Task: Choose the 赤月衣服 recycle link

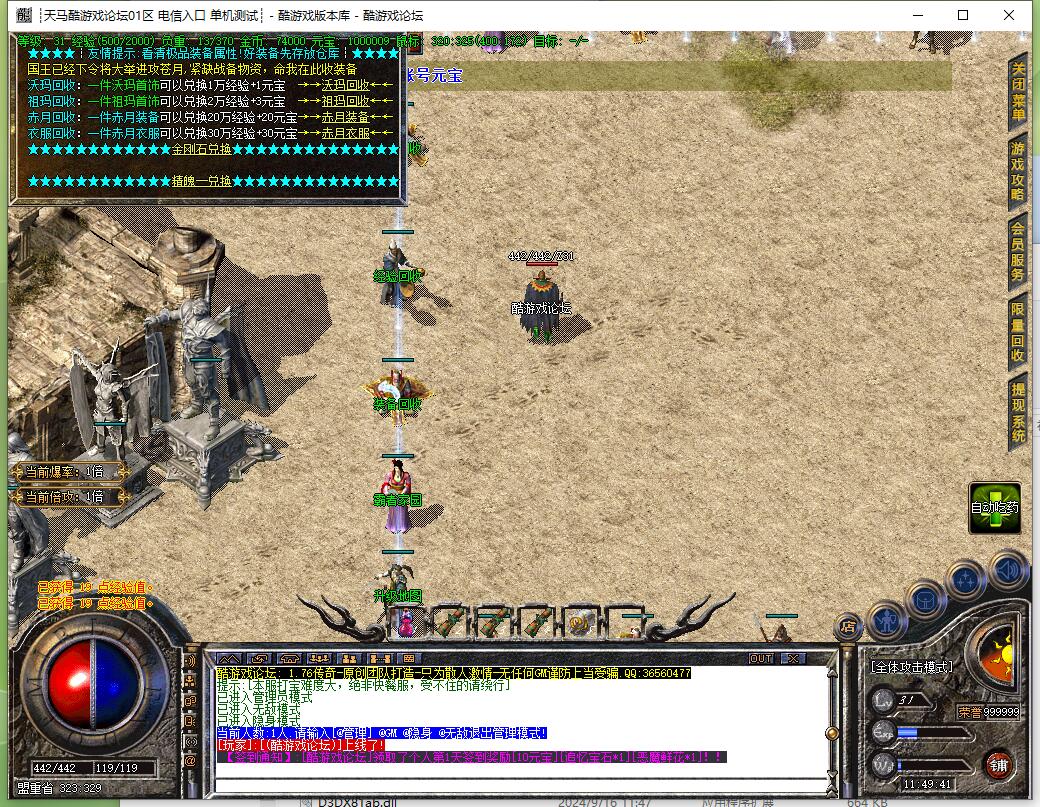Action: [345, 133]
